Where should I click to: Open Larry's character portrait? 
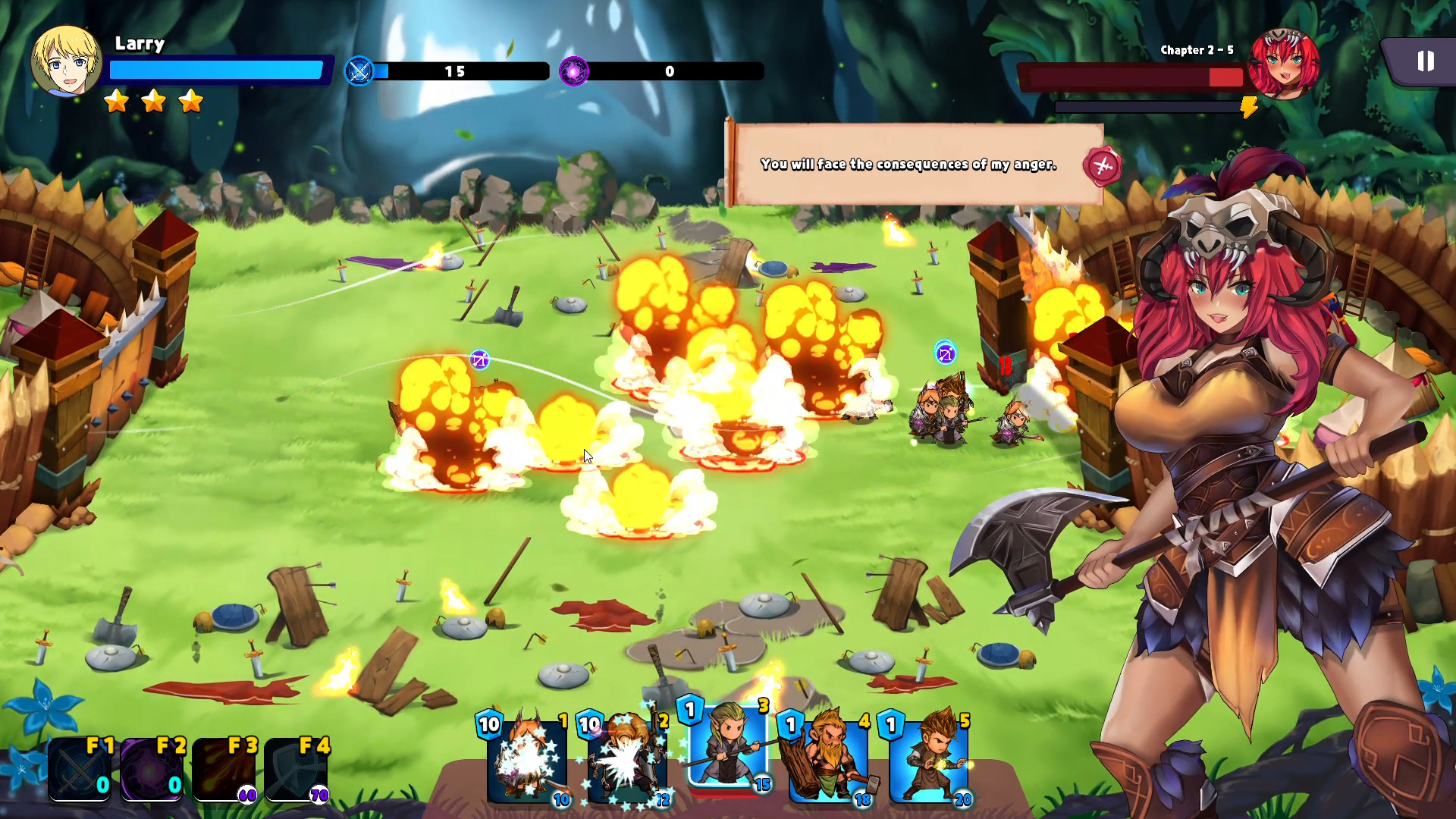[x=67, y=61]
